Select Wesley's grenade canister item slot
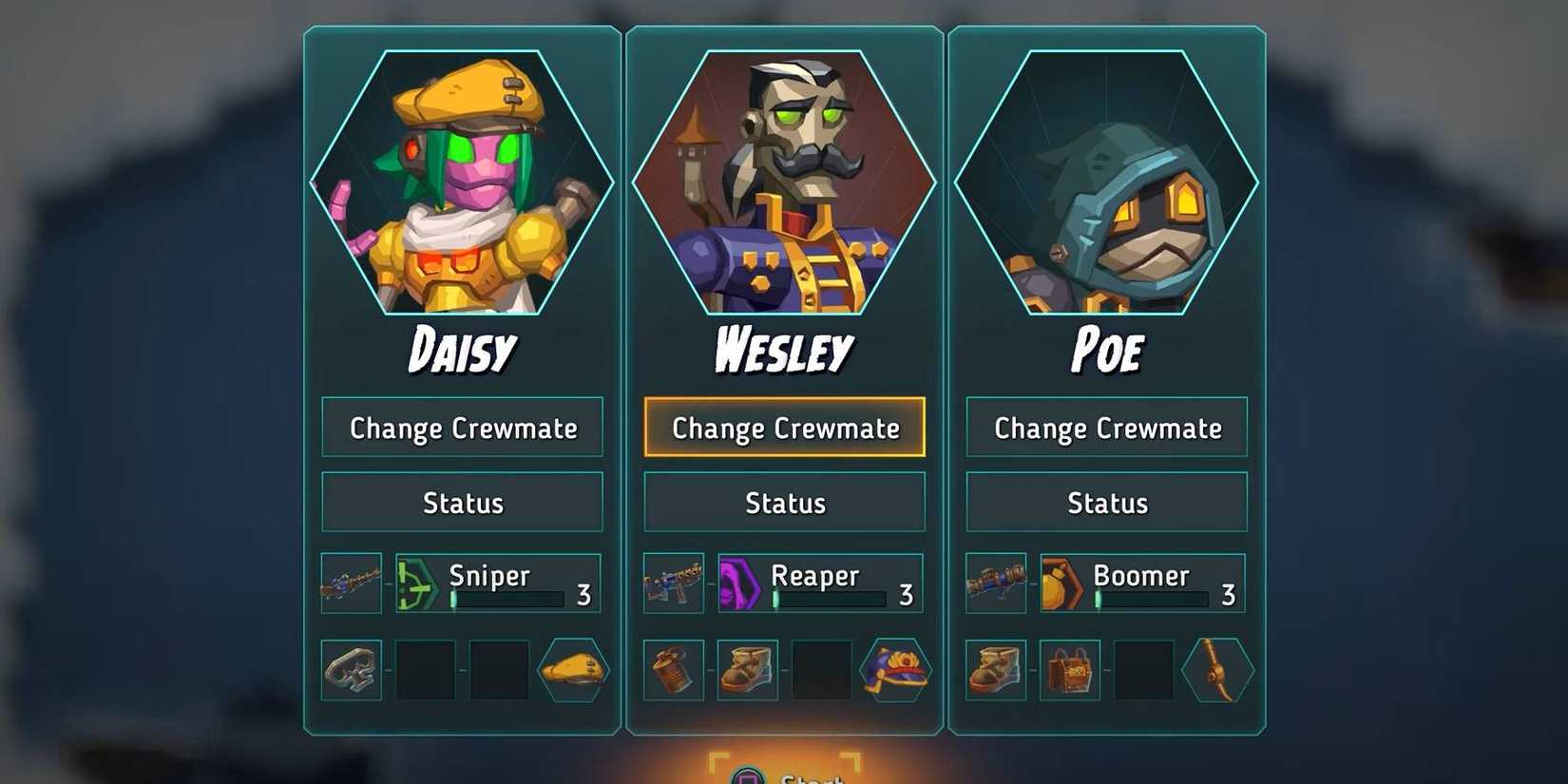1568x784 pixels. pos(674,670)
